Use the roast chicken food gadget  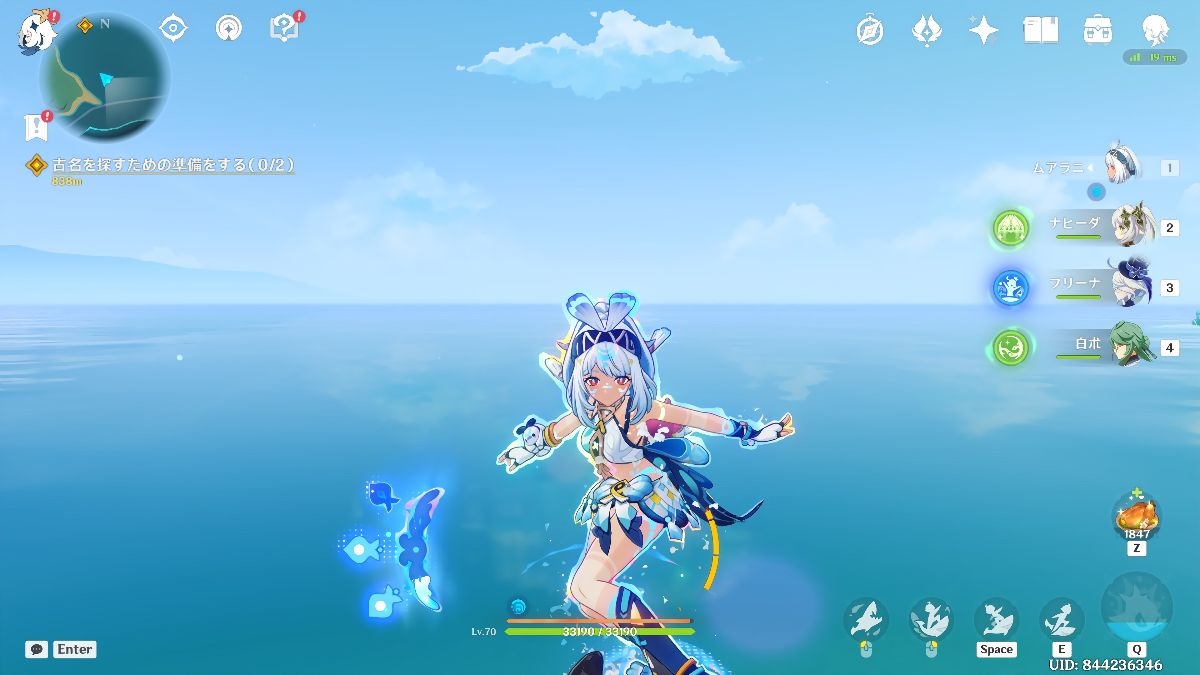point(1137,517)
